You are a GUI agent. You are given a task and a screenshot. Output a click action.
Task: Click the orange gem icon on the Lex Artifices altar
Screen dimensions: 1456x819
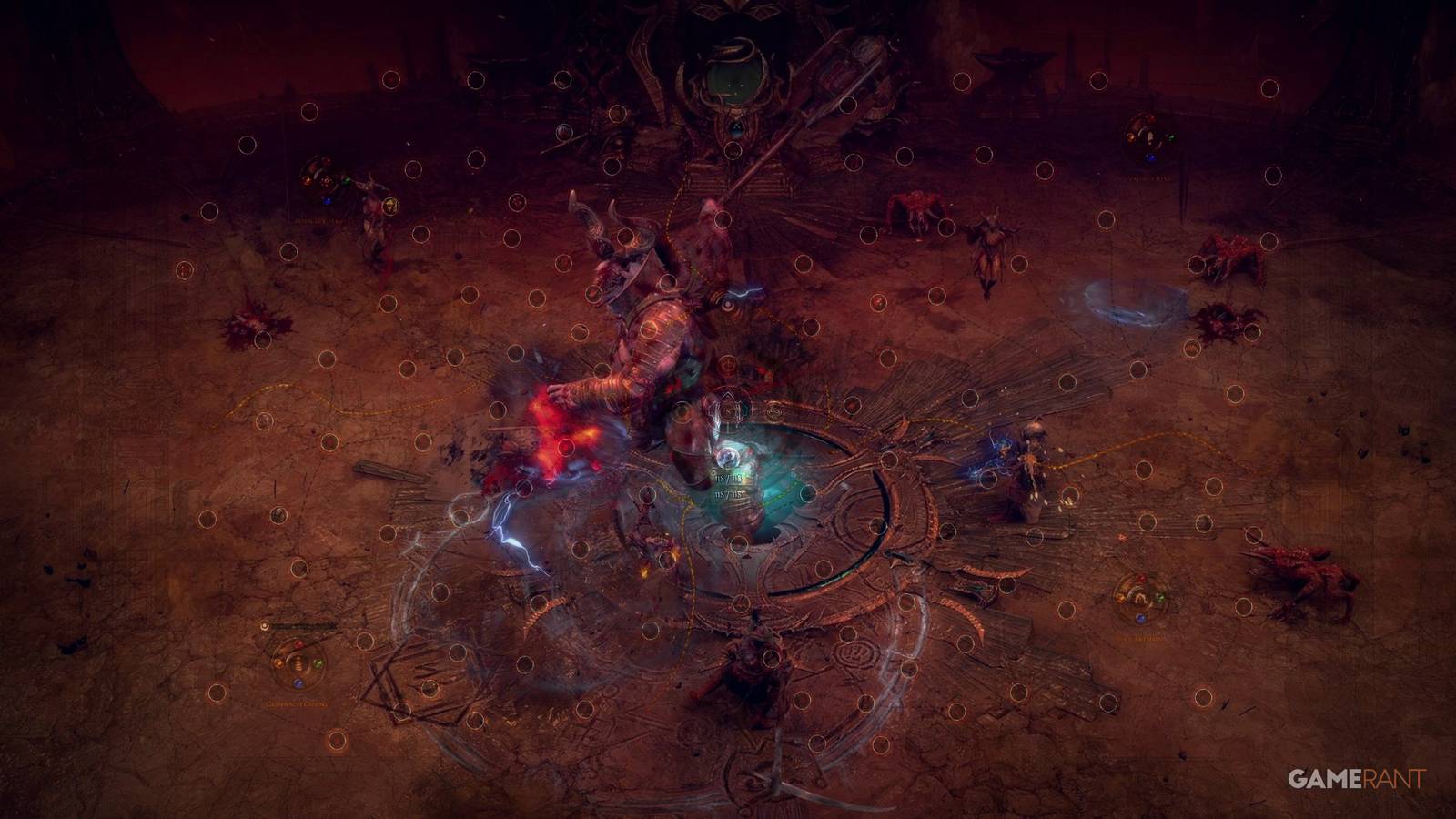coord(1121,598)
